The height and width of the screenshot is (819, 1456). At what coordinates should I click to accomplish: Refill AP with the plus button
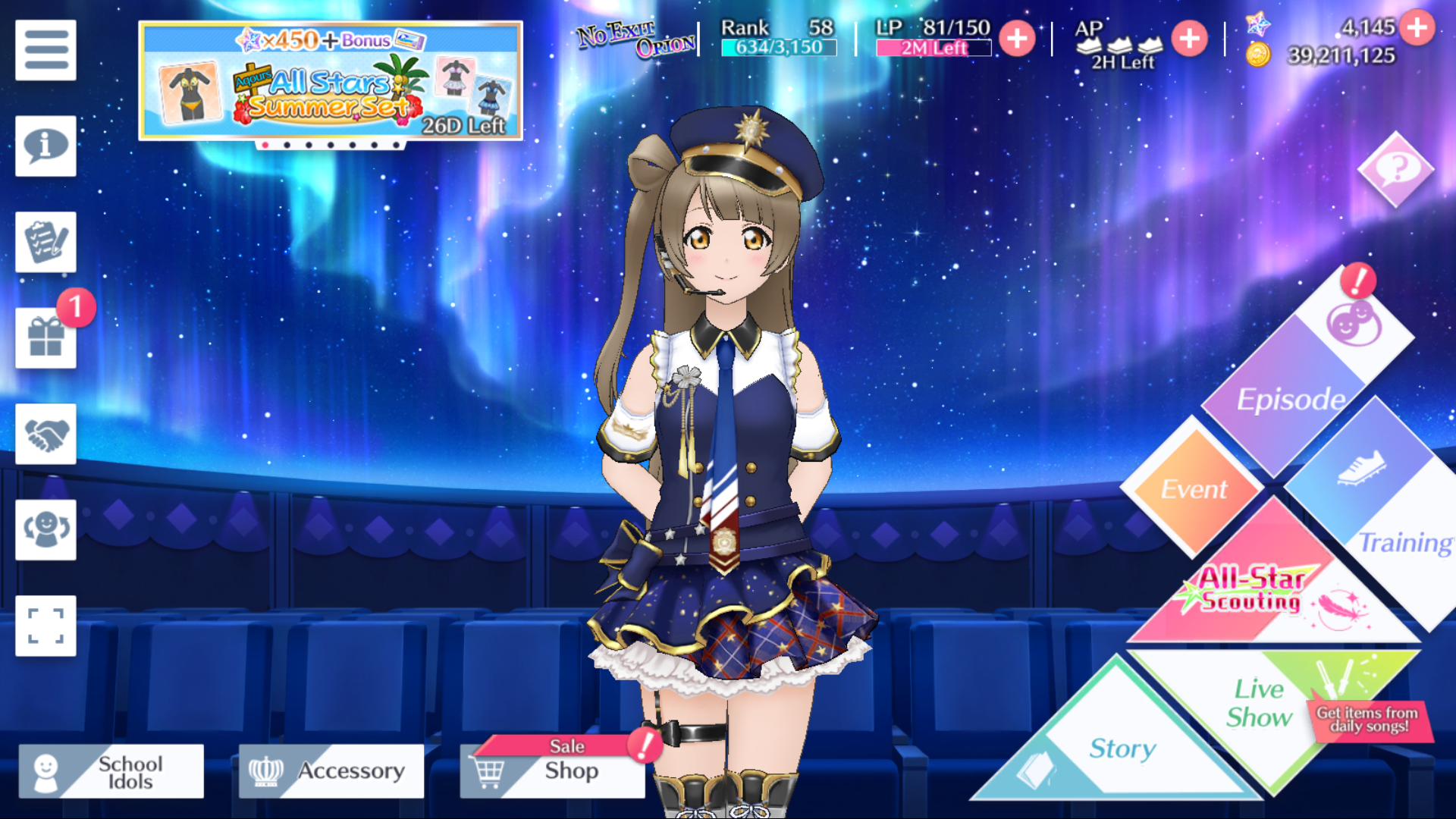pyautogui.click(x=1189, y=38)
